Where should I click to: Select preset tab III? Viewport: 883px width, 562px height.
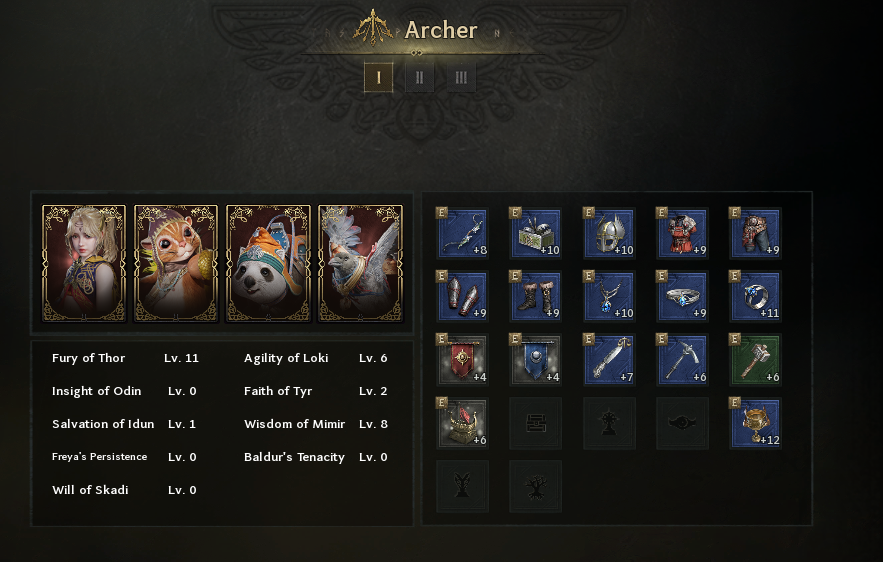click(461, 78)
